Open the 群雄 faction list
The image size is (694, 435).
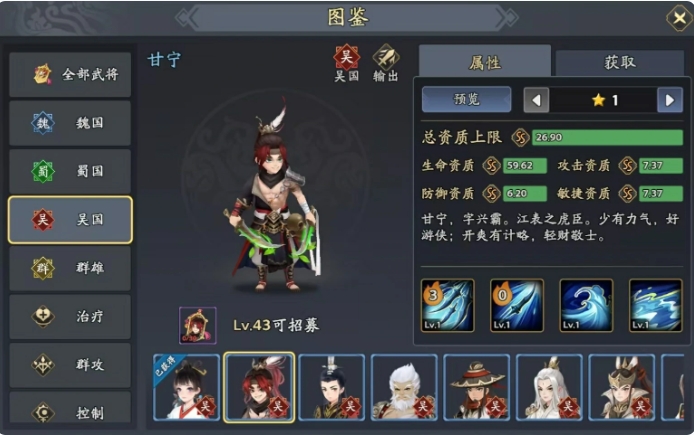70,268
